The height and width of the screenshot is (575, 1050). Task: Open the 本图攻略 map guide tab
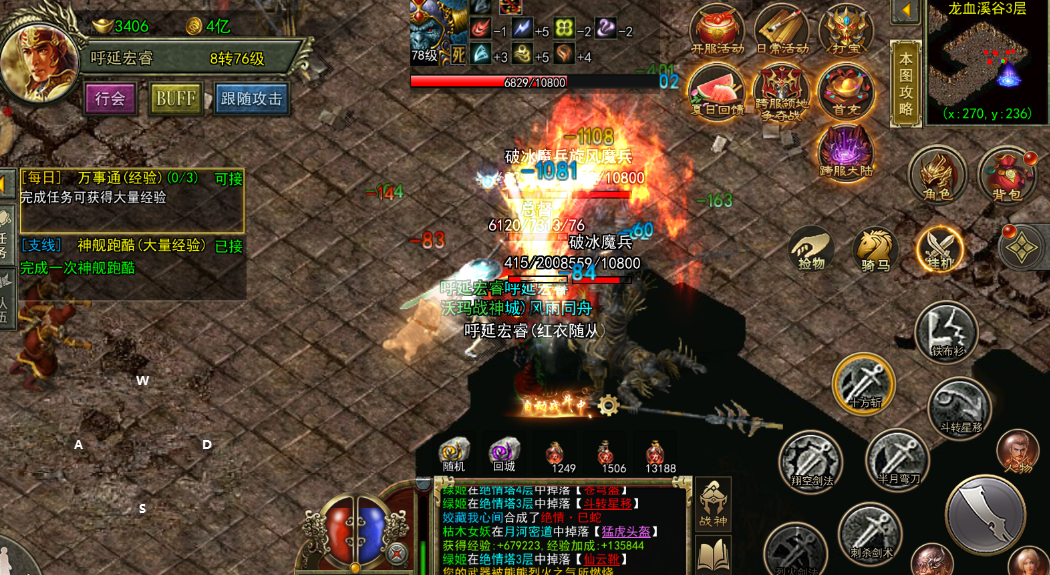pyautogui.click(x=905, y=83)
